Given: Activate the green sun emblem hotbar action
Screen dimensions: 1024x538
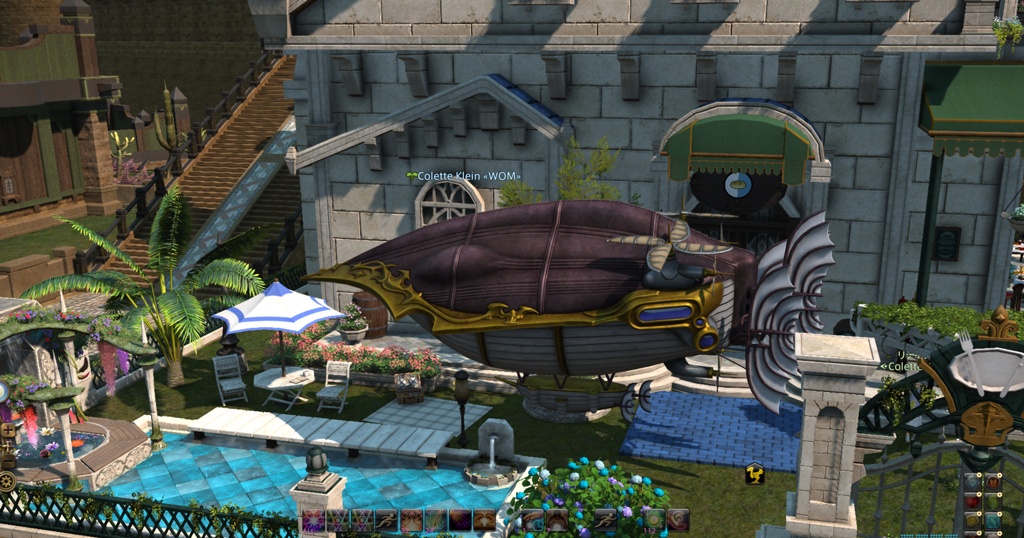Looking at the screenshot, I should [x=654, y=520].
